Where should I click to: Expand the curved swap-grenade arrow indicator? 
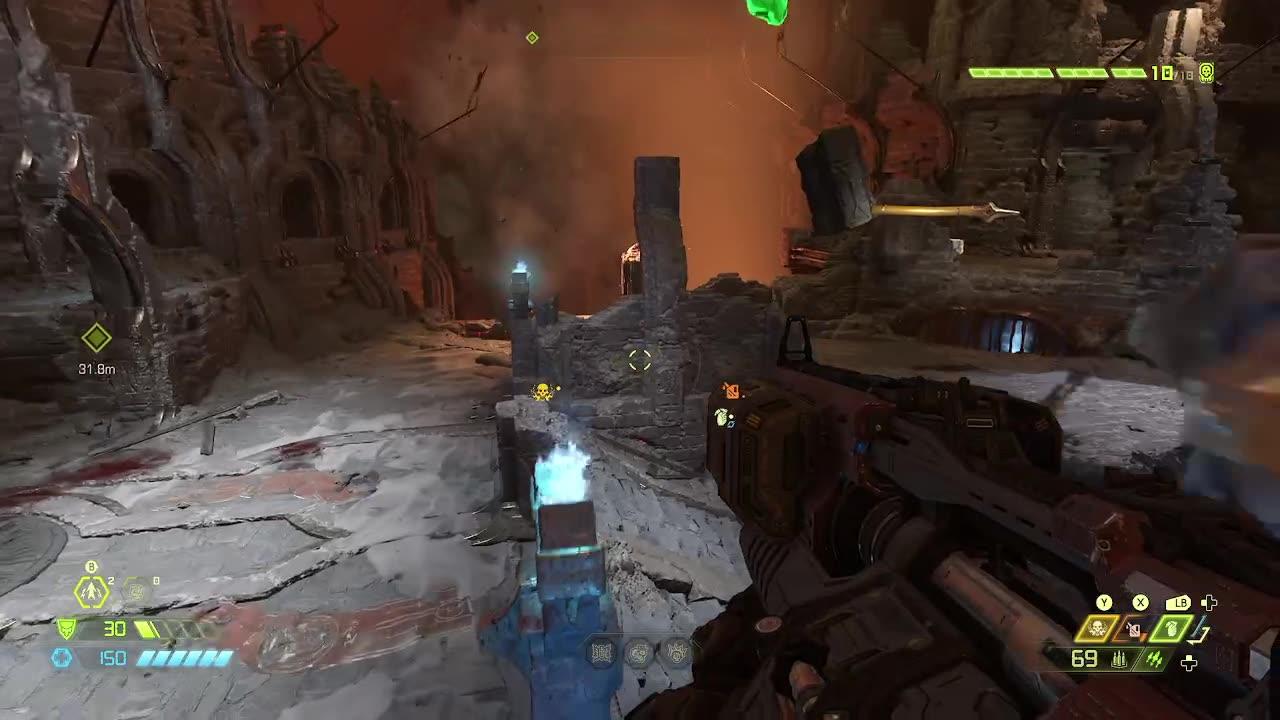click(1198, 634)
